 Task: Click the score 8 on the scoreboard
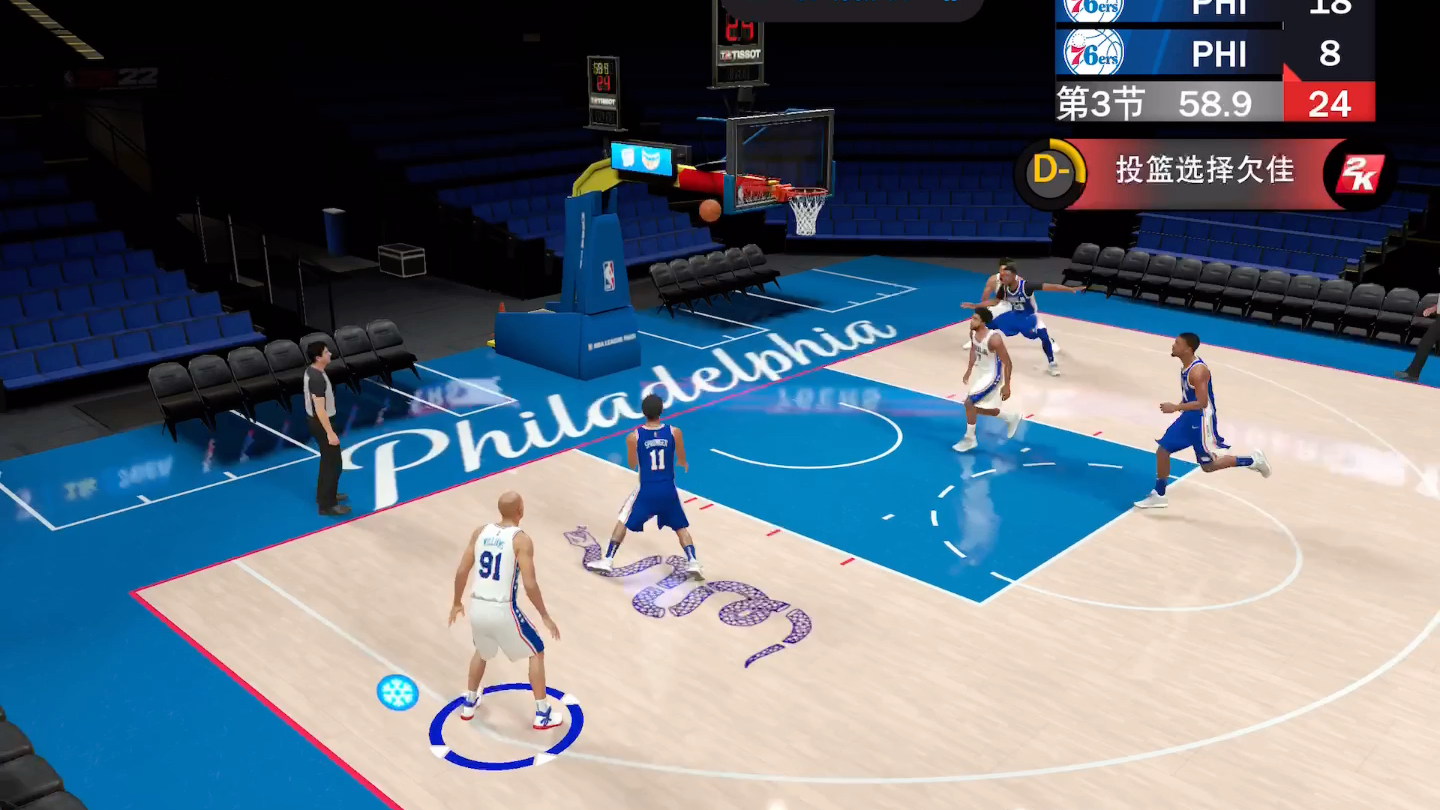pyautogui.click(x=1329, y=54)
